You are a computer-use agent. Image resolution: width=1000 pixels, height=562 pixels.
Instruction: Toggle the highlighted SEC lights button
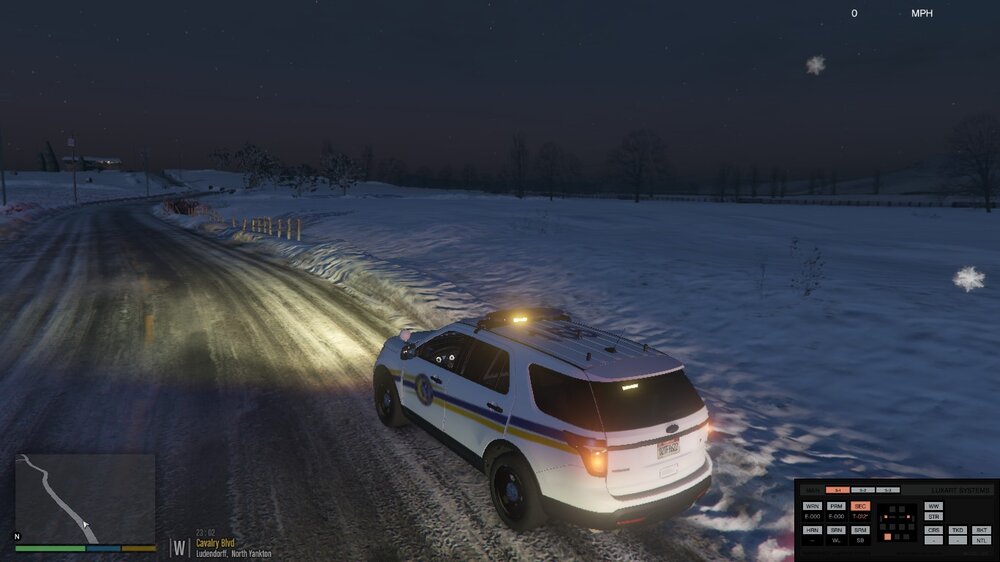tap(861, 506)
